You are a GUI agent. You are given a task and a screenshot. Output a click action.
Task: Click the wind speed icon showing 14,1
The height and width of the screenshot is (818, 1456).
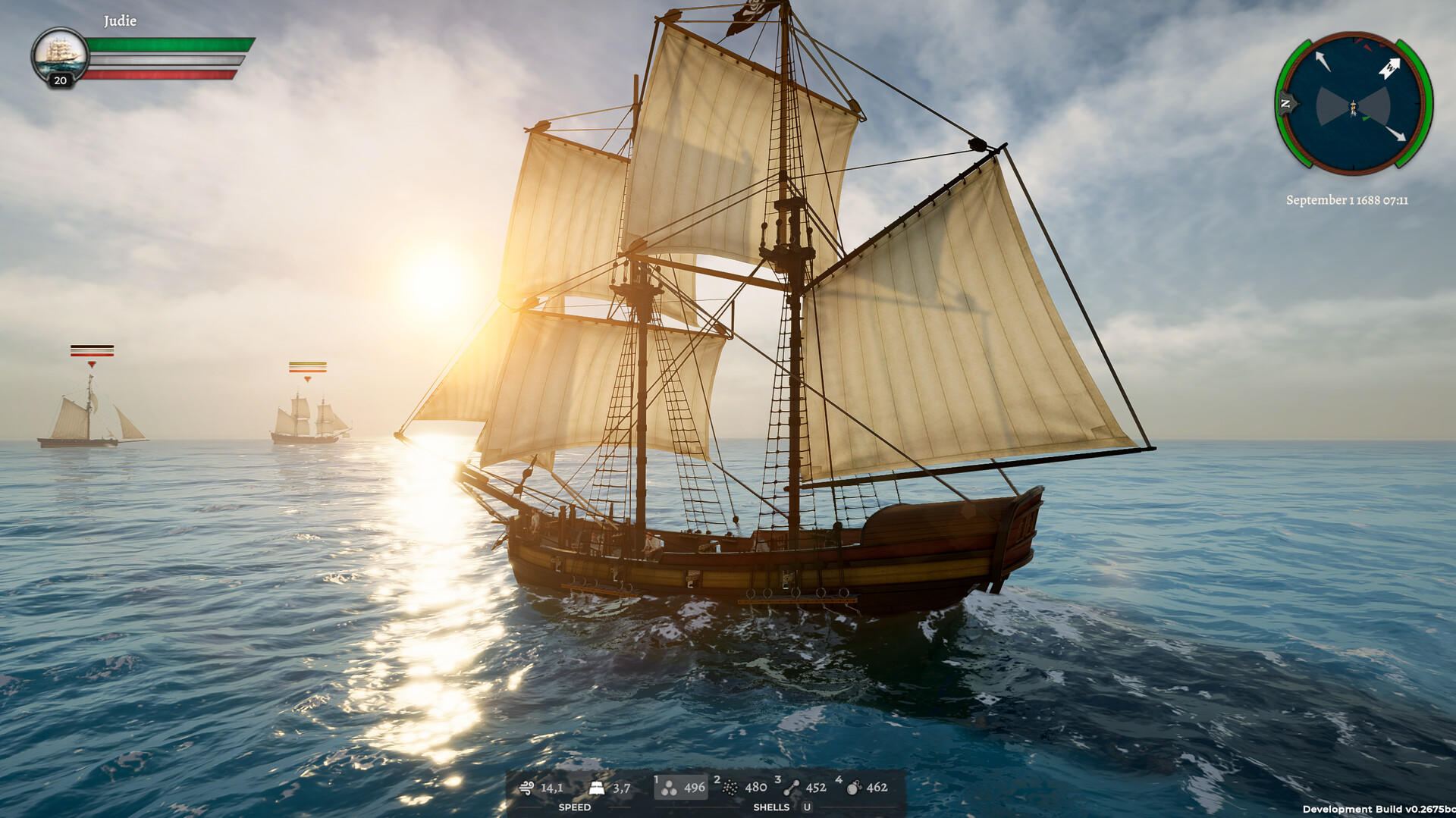(526, 787)
